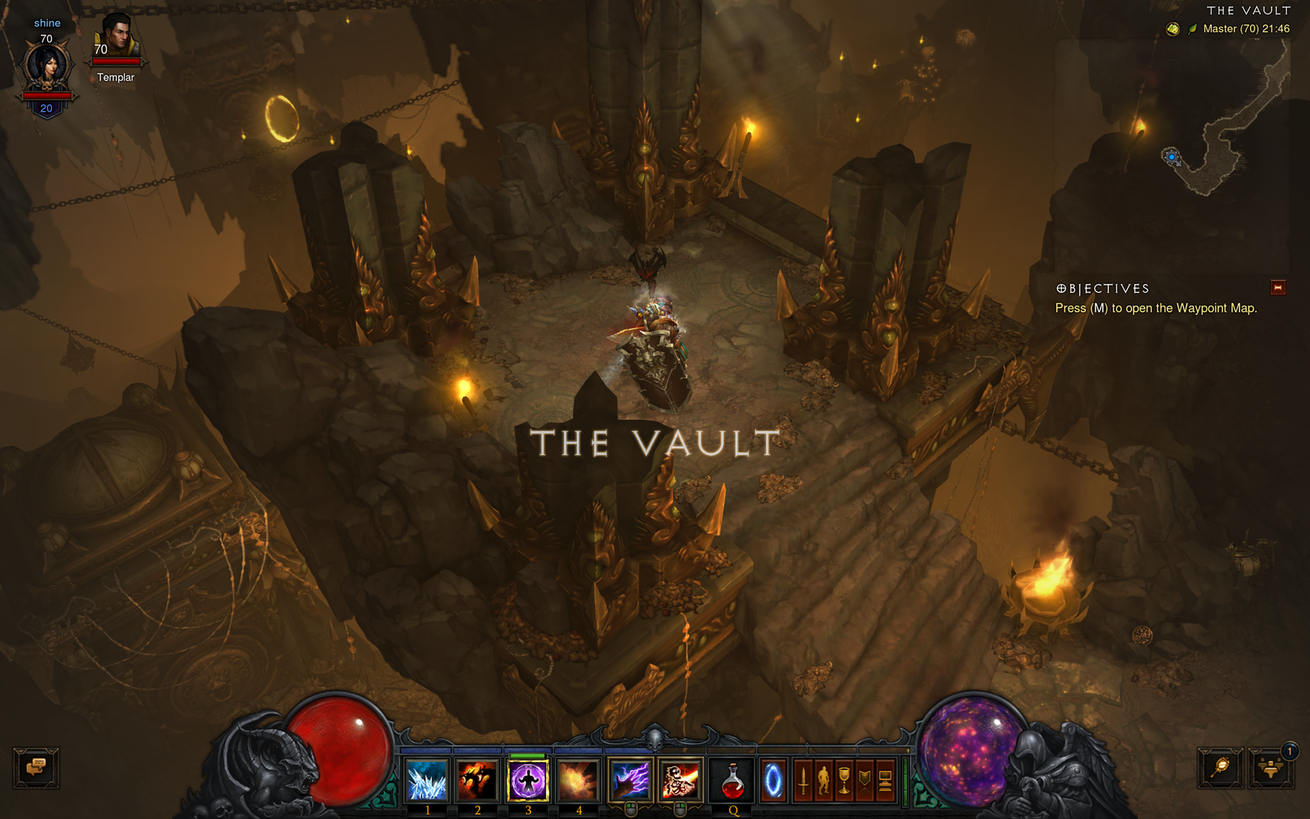Open the chalice icon menu
This screenshot has width=1310, height=819.
pyautogui.click(x=844, y=779)
